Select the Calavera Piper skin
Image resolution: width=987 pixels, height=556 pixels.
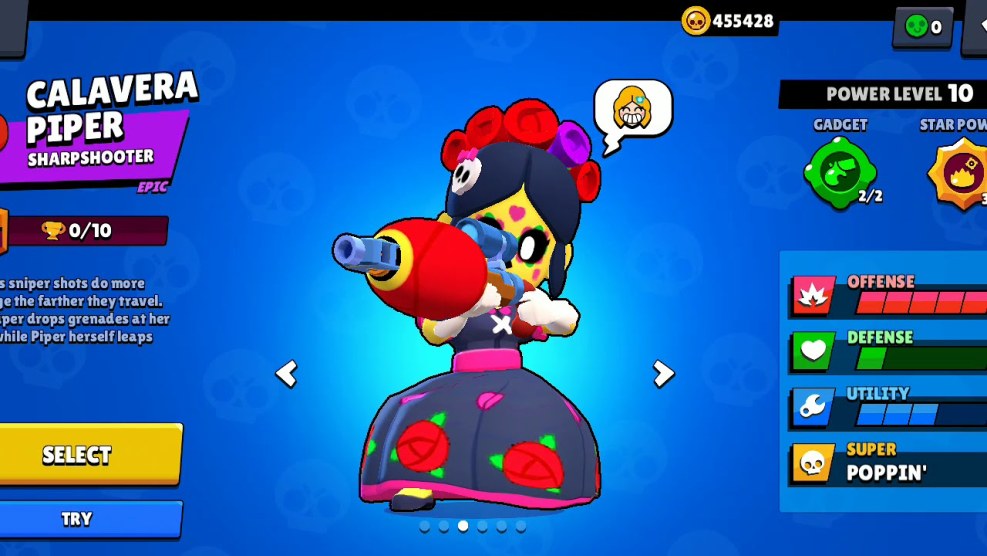[90, 455]
